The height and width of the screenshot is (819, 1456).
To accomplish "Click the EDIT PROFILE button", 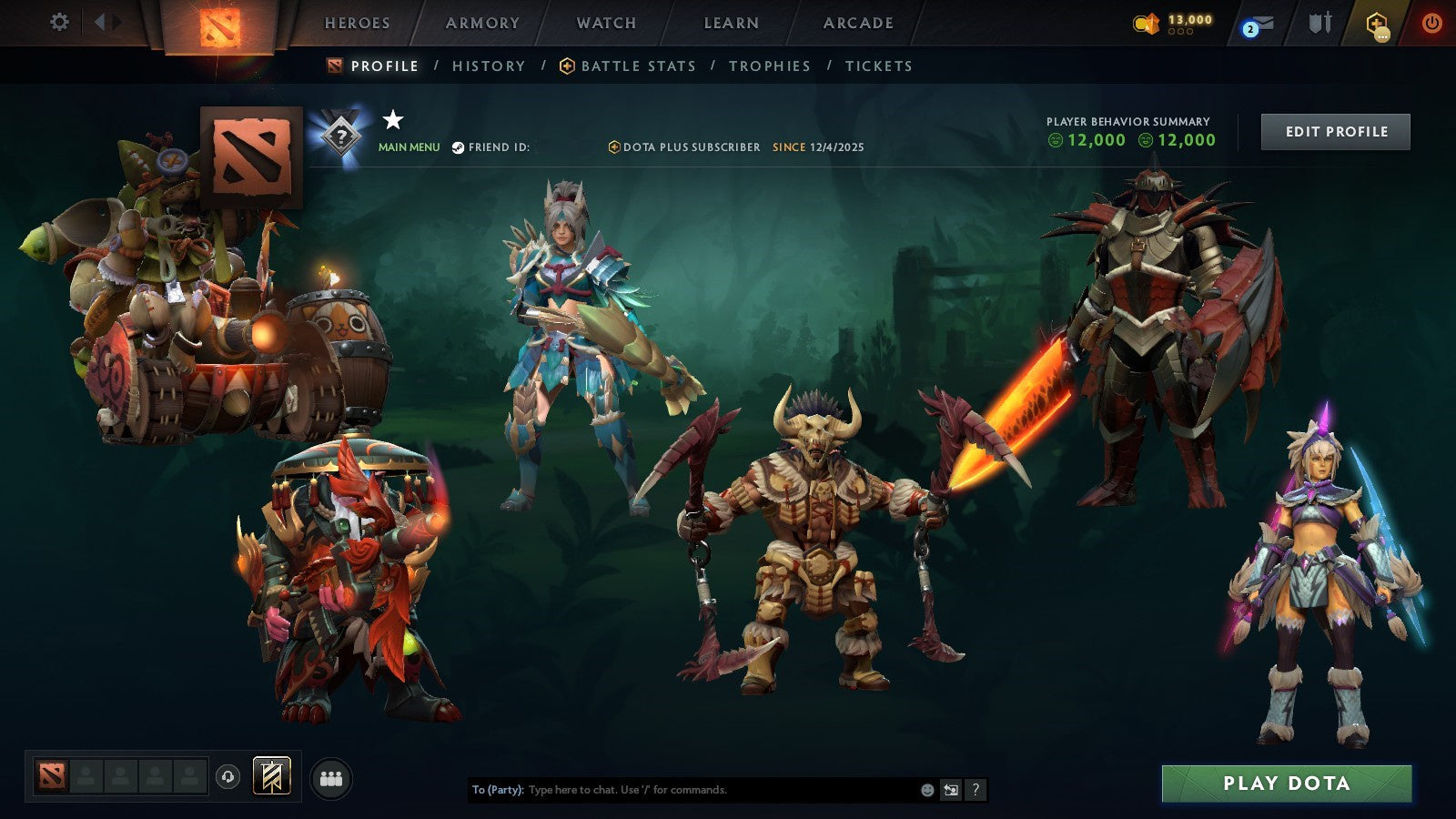I will pos(1334,131).
